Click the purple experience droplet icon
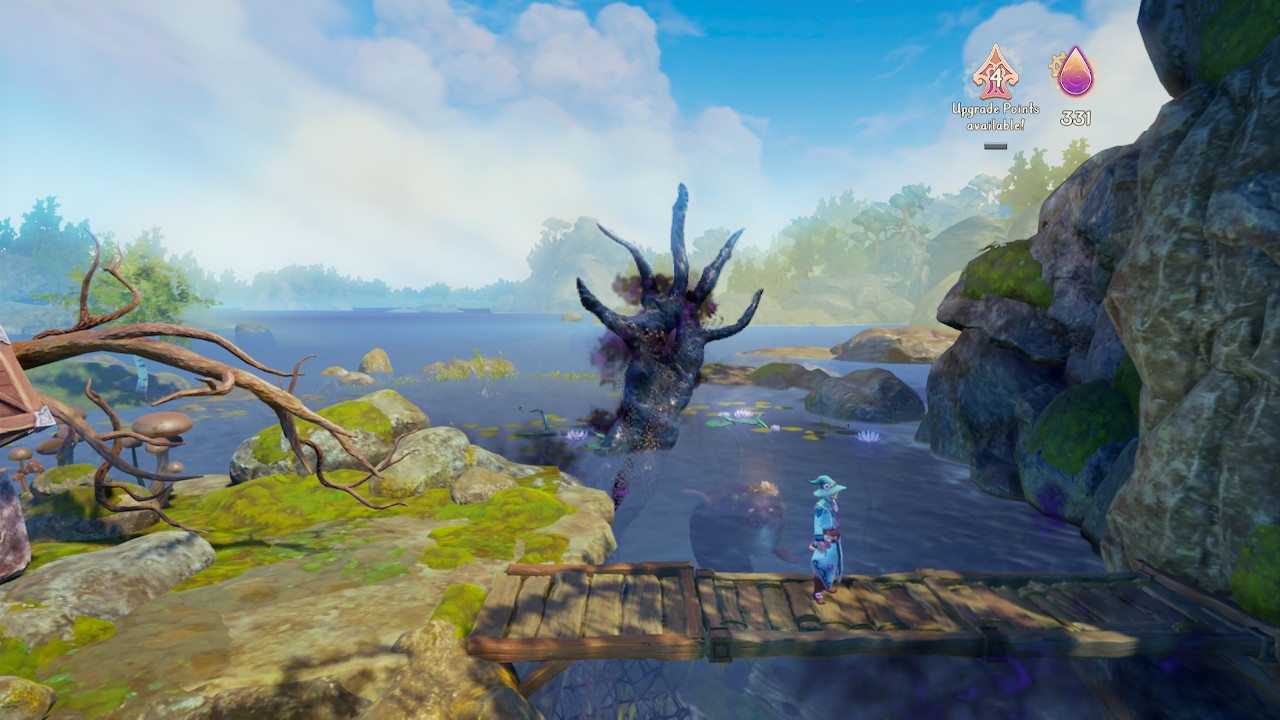Viewport: 1280px width, 720px height. 1075,73
